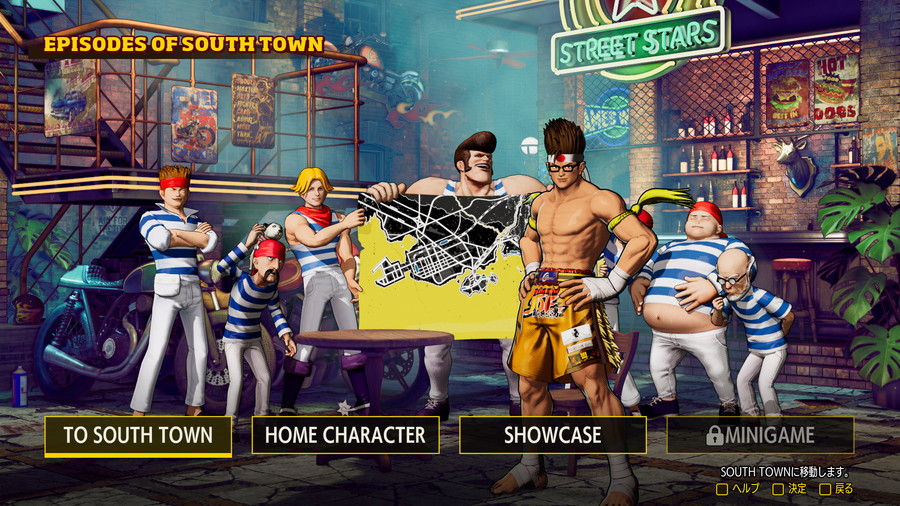This screenshot has width=900, height=506.
Task: Choose the SHOWCASE entry
Action: (552, 436)
